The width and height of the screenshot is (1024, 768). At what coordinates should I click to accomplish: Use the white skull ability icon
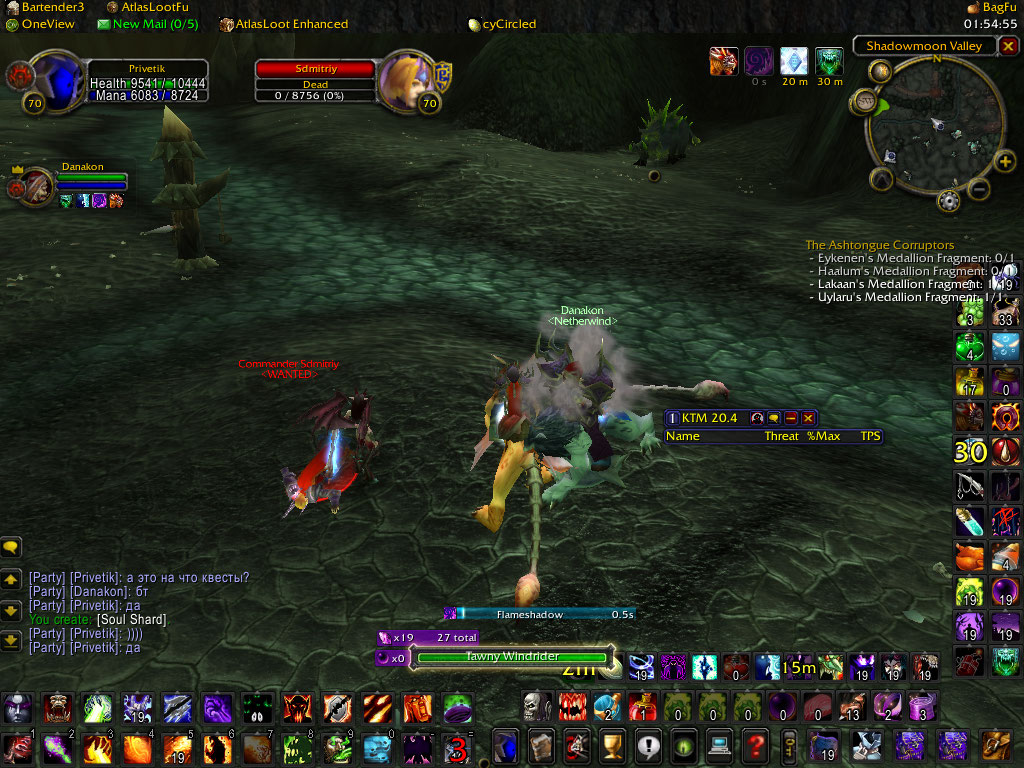click(x=537, y=706)
